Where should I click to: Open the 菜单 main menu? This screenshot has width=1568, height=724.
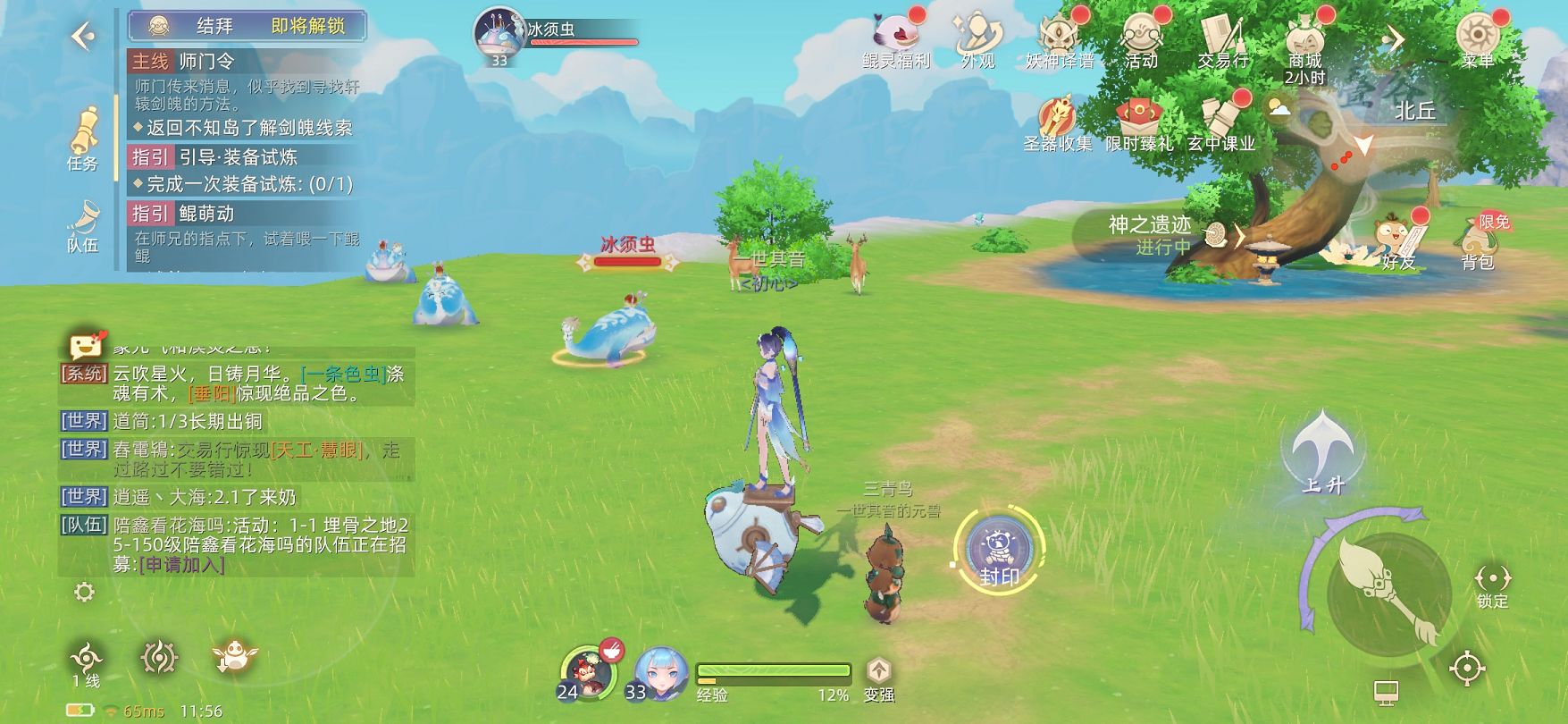tap(1477, 39)
